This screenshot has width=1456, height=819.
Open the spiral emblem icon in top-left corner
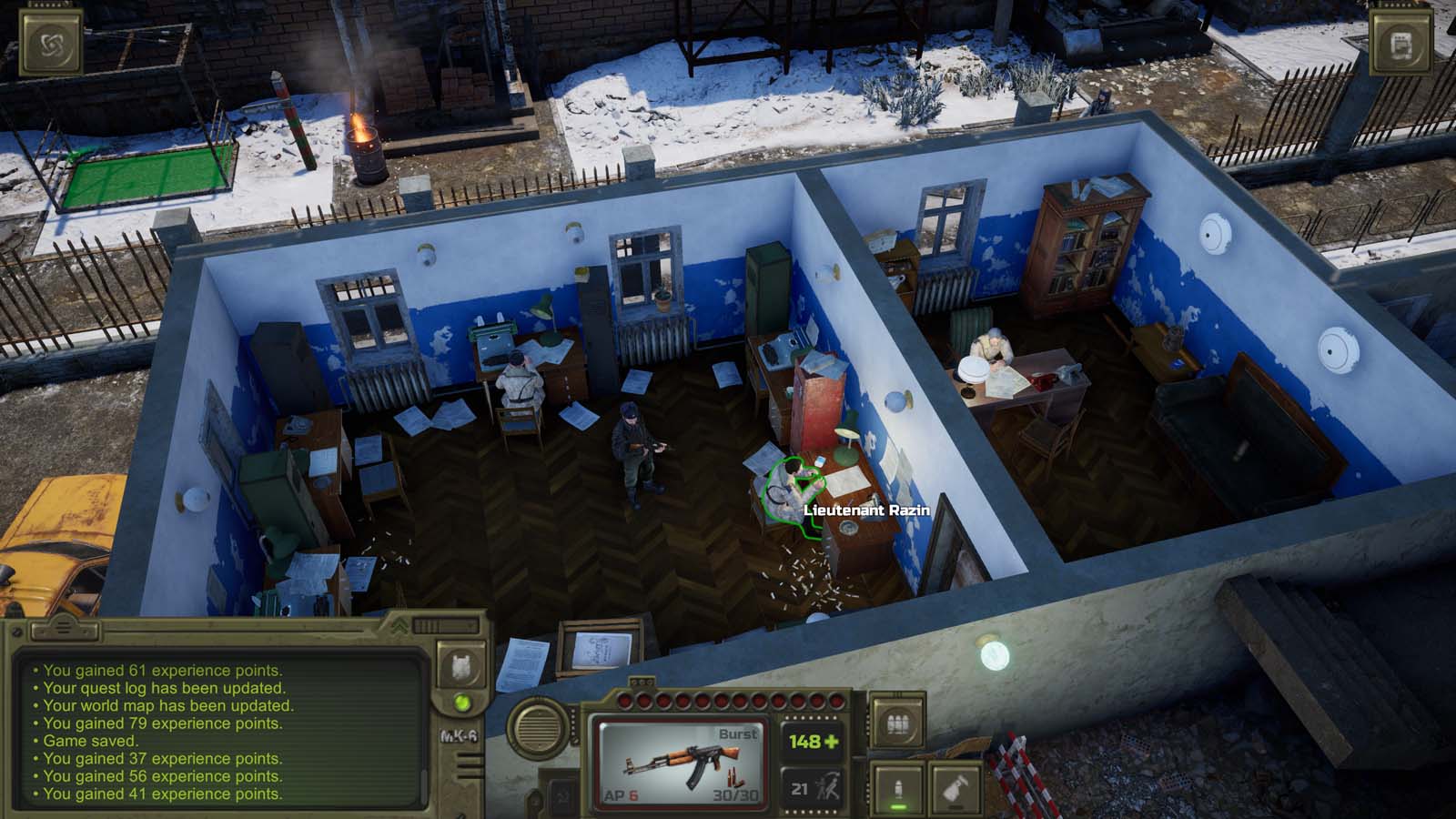[52, 42]
